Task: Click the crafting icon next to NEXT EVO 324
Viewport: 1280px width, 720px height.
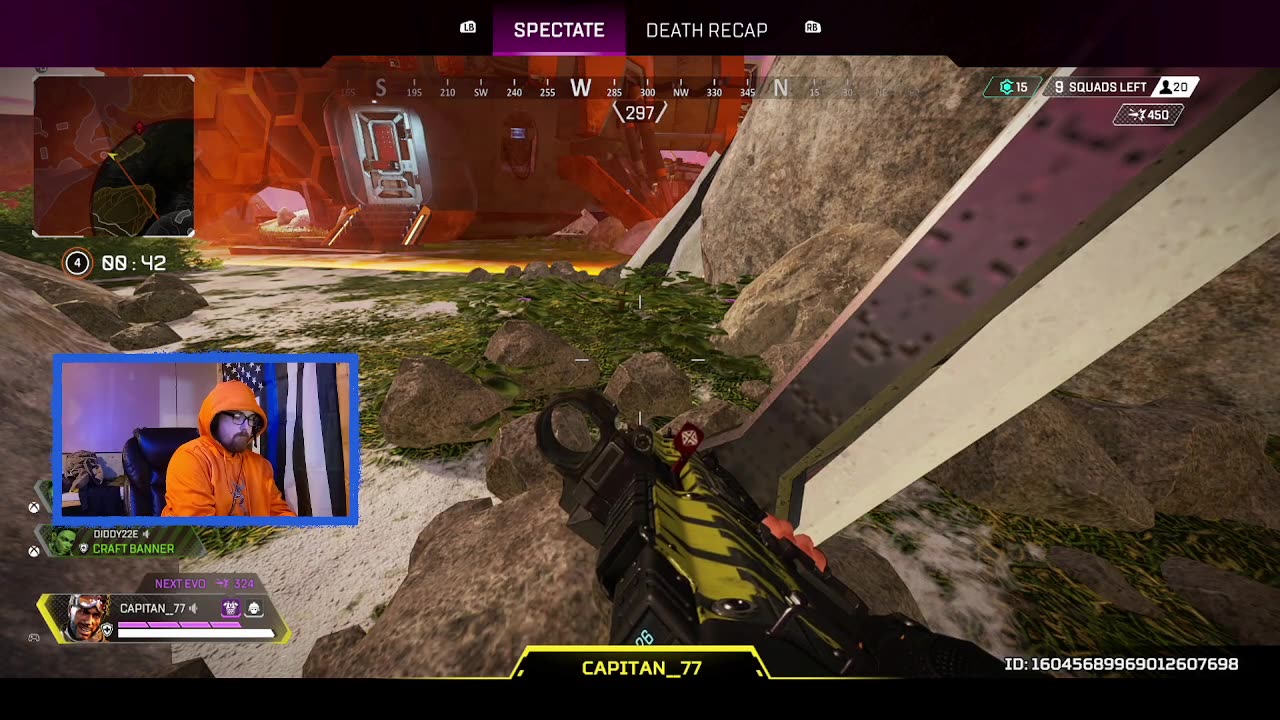Action: [x=223, y=582]
